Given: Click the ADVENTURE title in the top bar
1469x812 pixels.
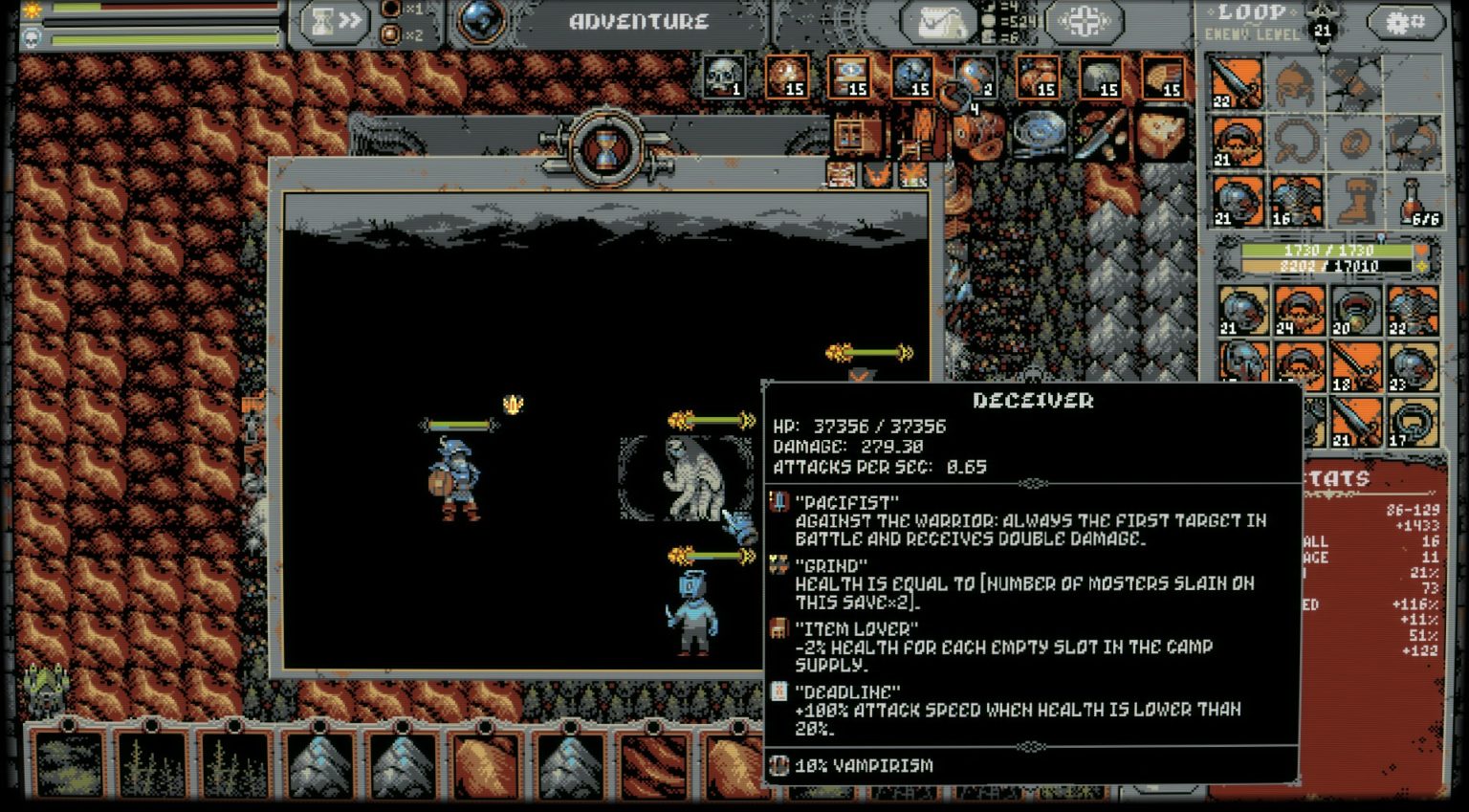Looking at the screenshot, I should click(639, 20).
